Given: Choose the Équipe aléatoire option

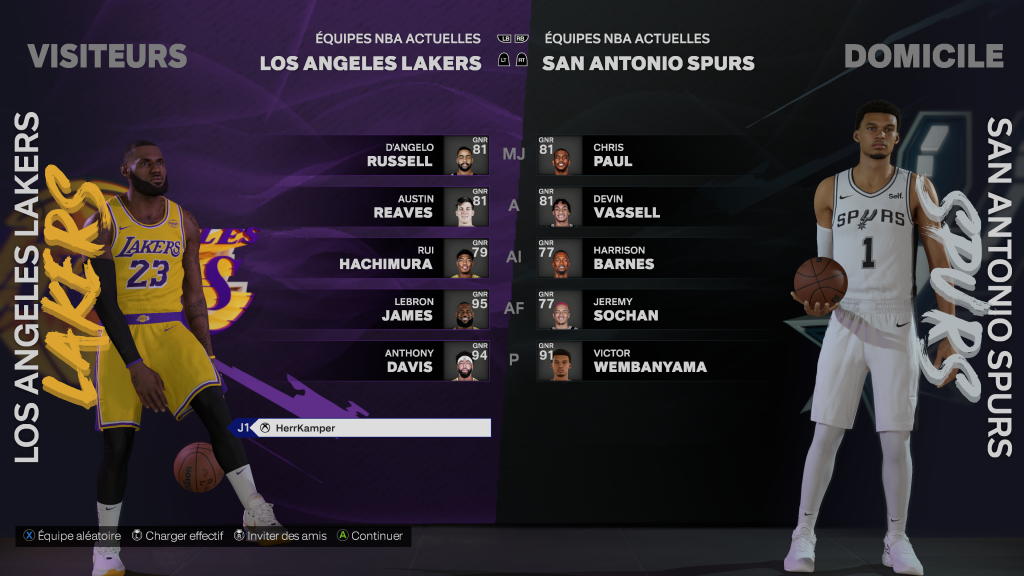Looking at the screenshot, I should point(72,536).
